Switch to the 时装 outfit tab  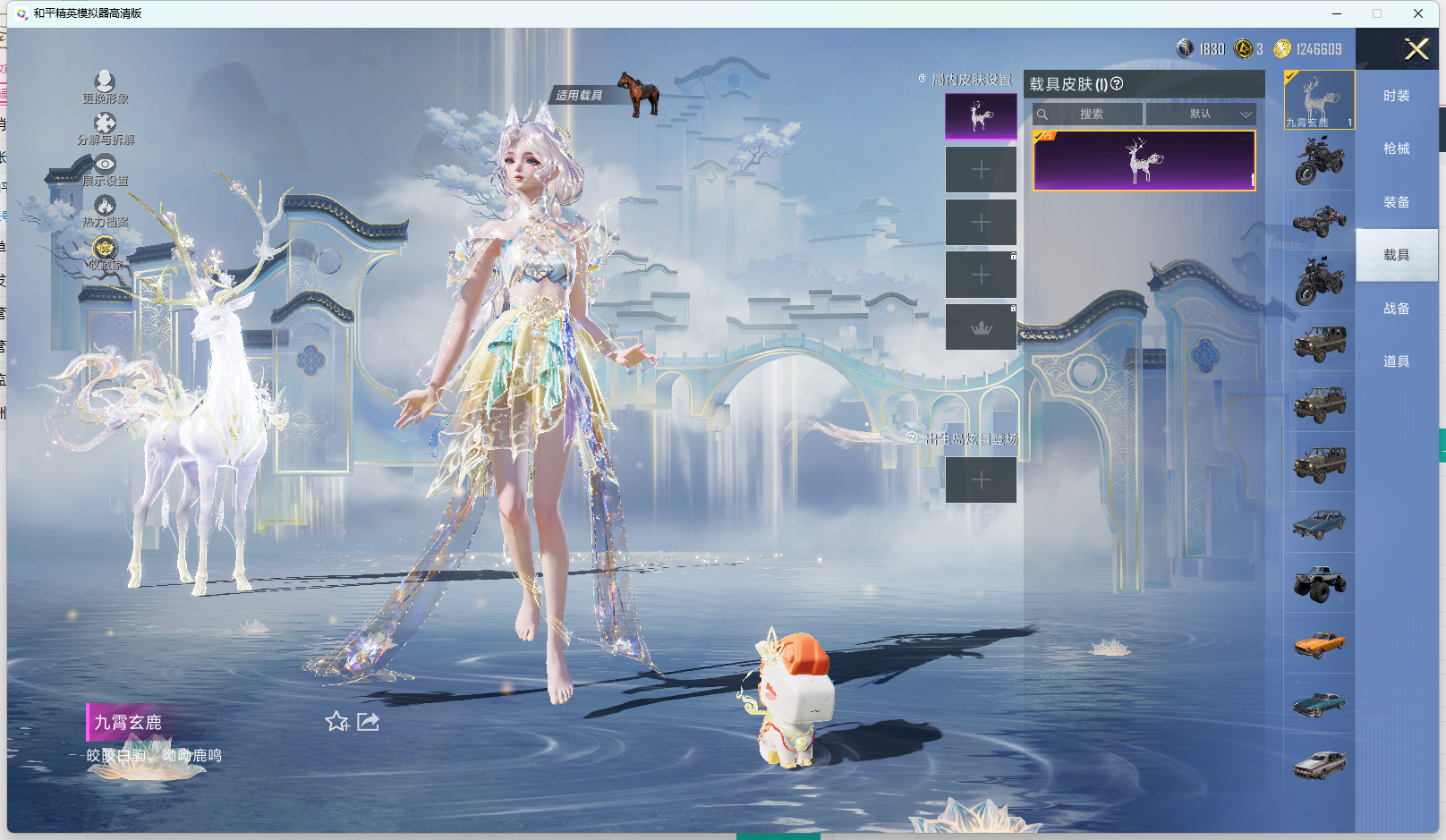point(1396,96)
